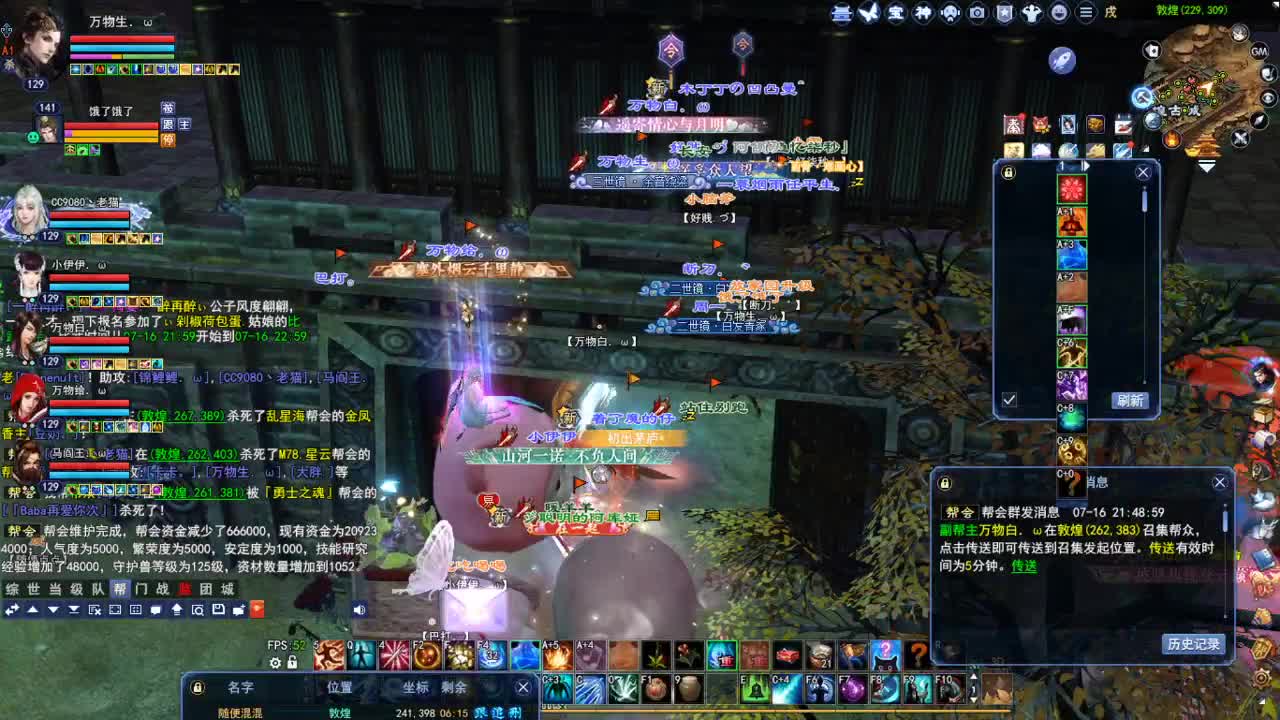The width and height of the screenshot is (1280, 720).
Task: Jump to newest messages with double-down chevron
Action: coord(74,610)
